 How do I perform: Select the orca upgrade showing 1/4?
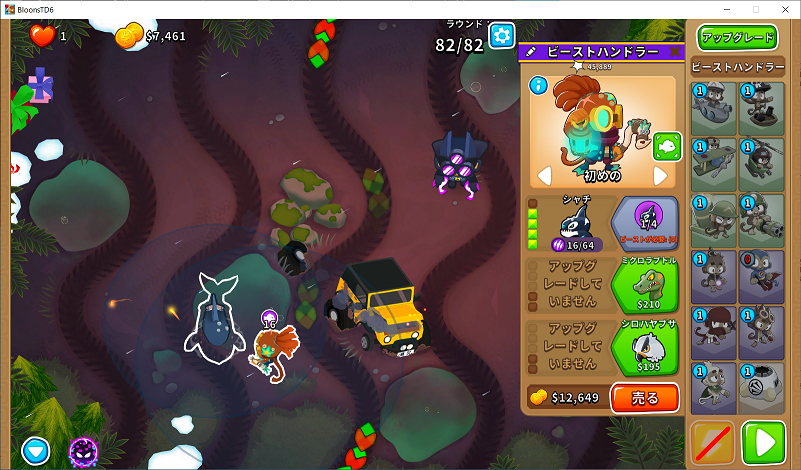[x=644, y=222]
